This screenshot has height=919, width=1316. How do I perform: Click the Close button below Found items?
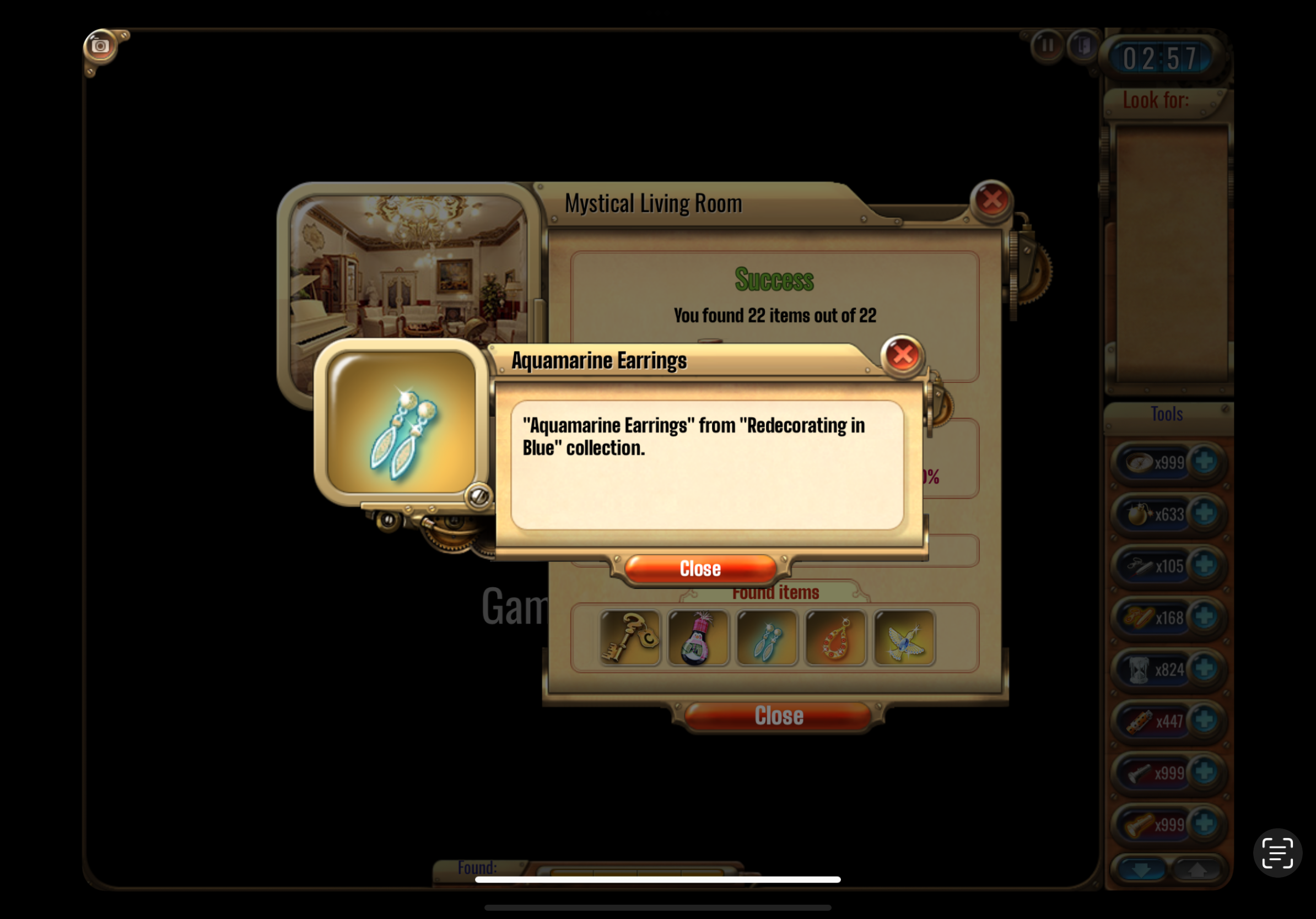pos(778,716)
